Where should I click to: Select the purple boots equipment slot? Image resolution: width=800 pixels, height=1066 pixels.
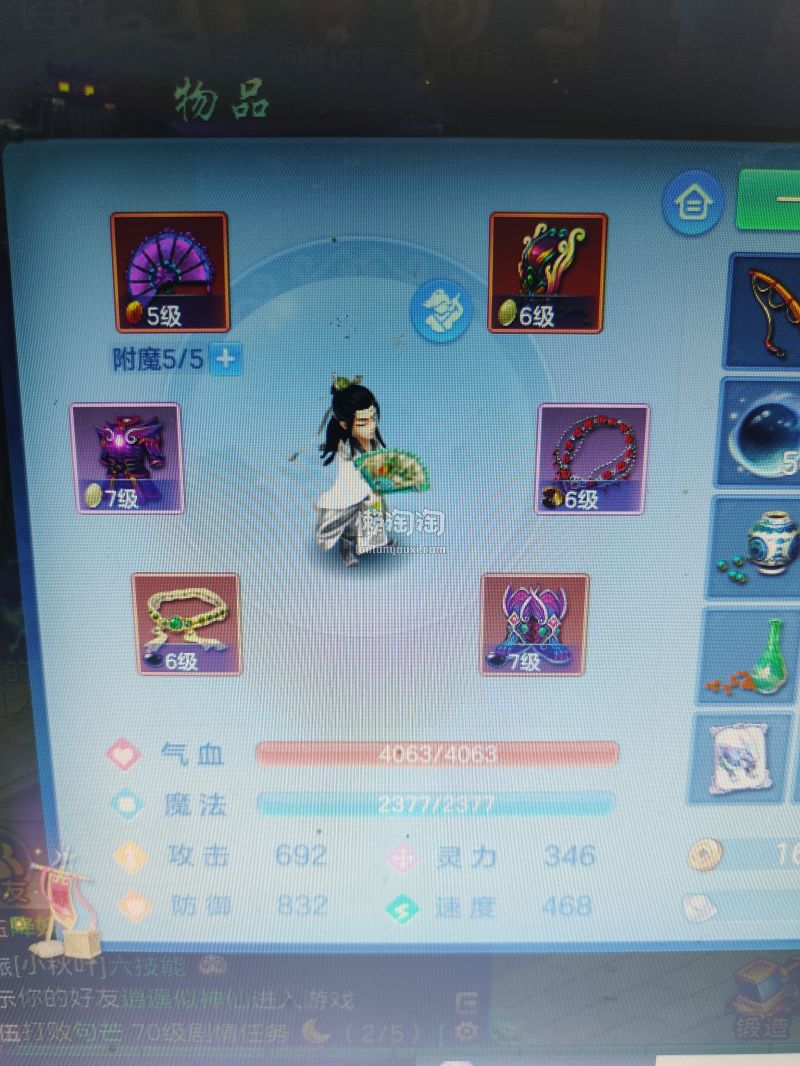point(534,623)
